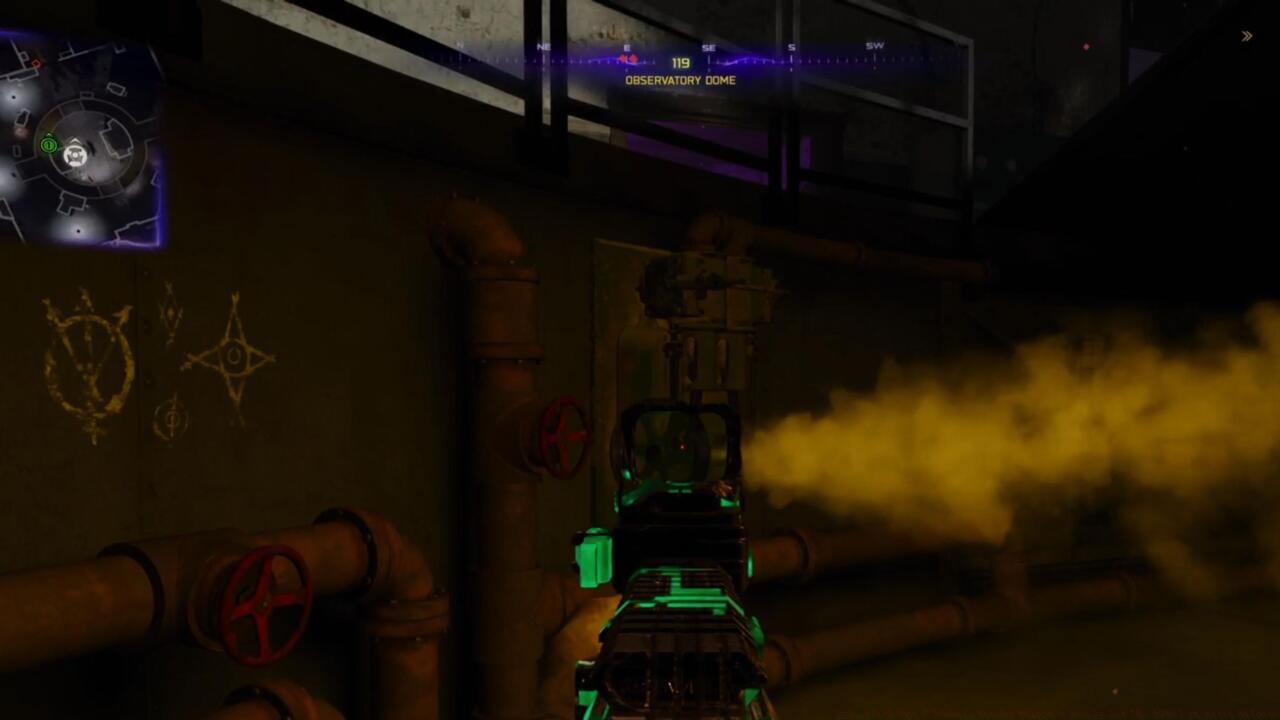This screenshot has height=720, width=1280.
Task: Click the red enemy marker on the minimap
Action: pyautogui.click(x=37, y=61)
